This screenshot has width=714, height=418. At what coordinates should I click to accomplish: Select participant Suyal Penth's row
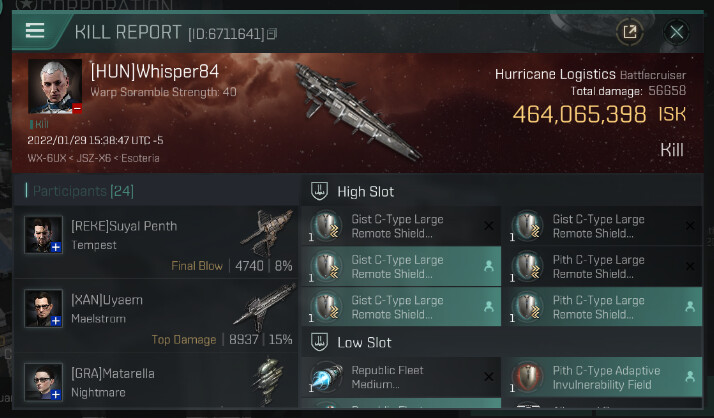click(x=160, y=237)
